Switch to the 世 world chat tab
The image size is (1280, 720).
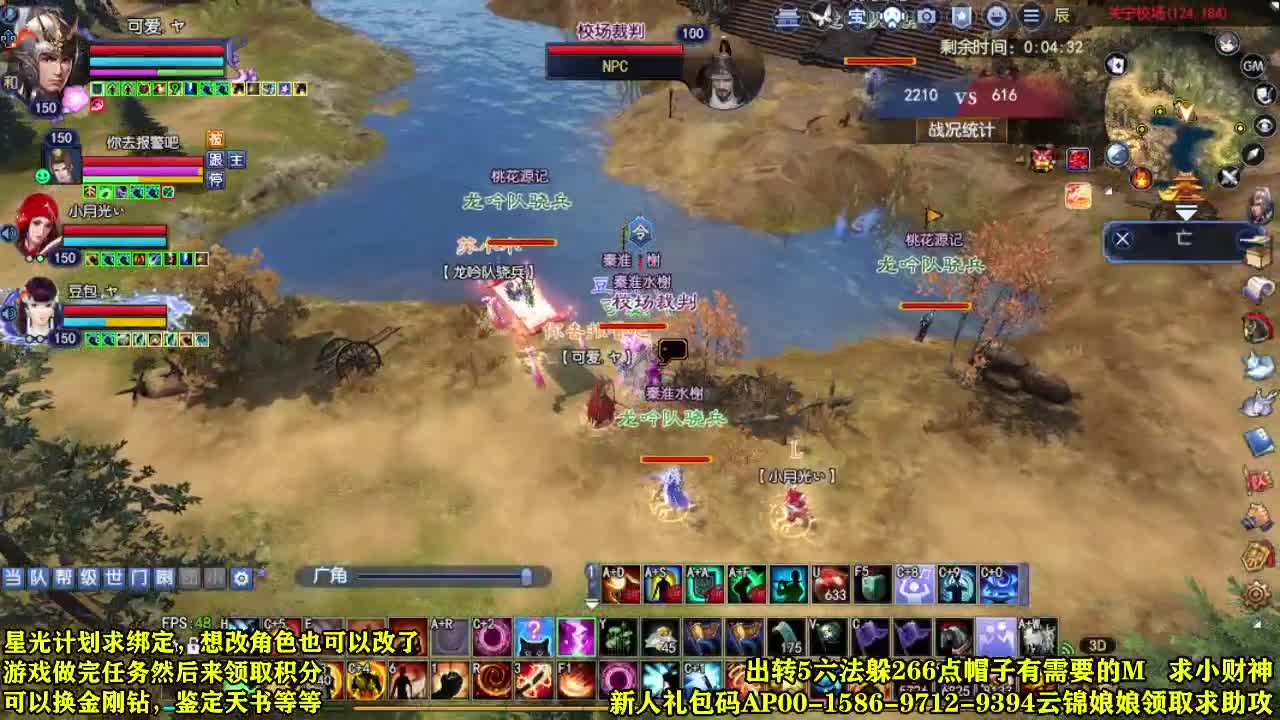point(115,576)
